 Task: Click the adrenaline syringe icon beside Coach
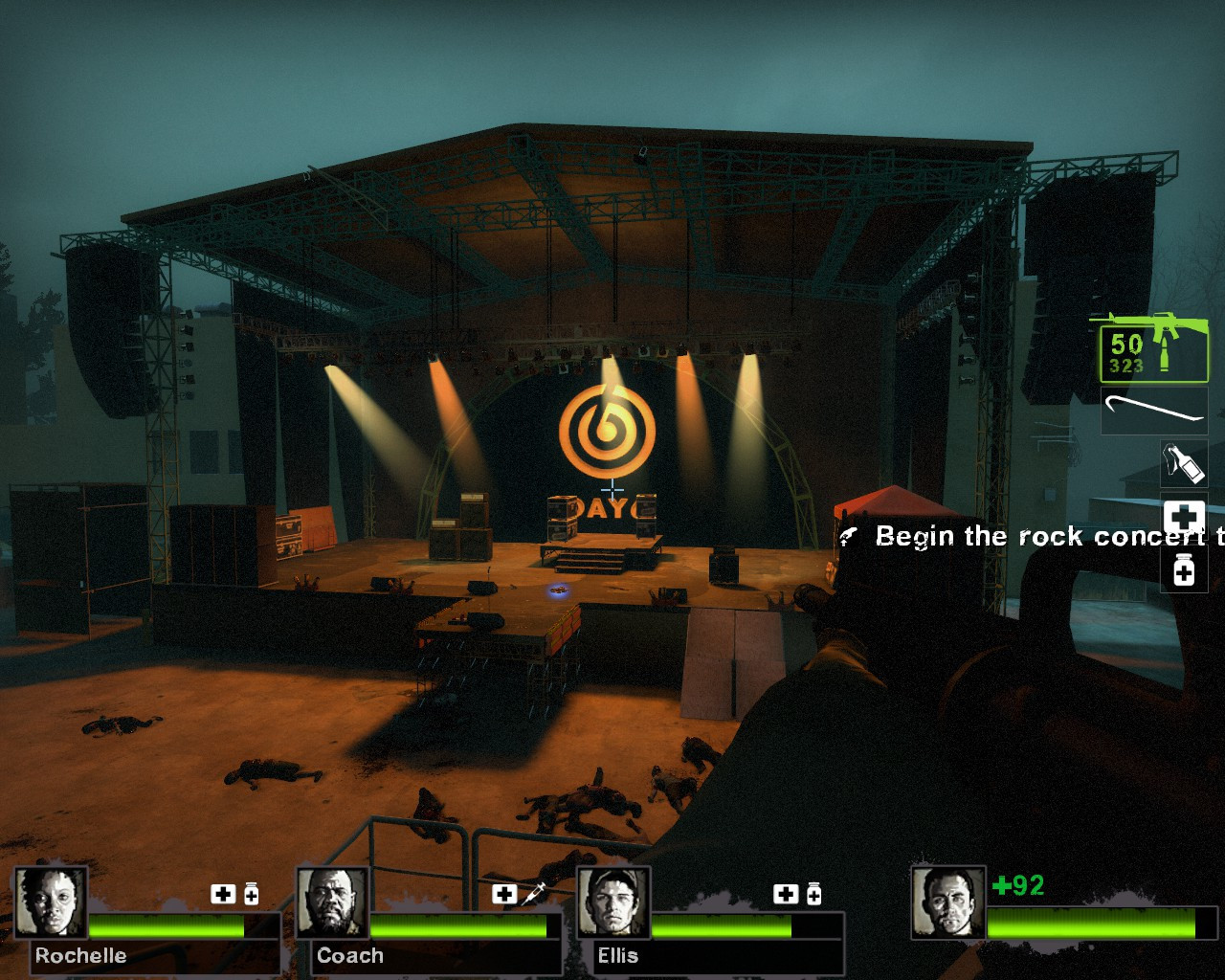pos(533,894)
